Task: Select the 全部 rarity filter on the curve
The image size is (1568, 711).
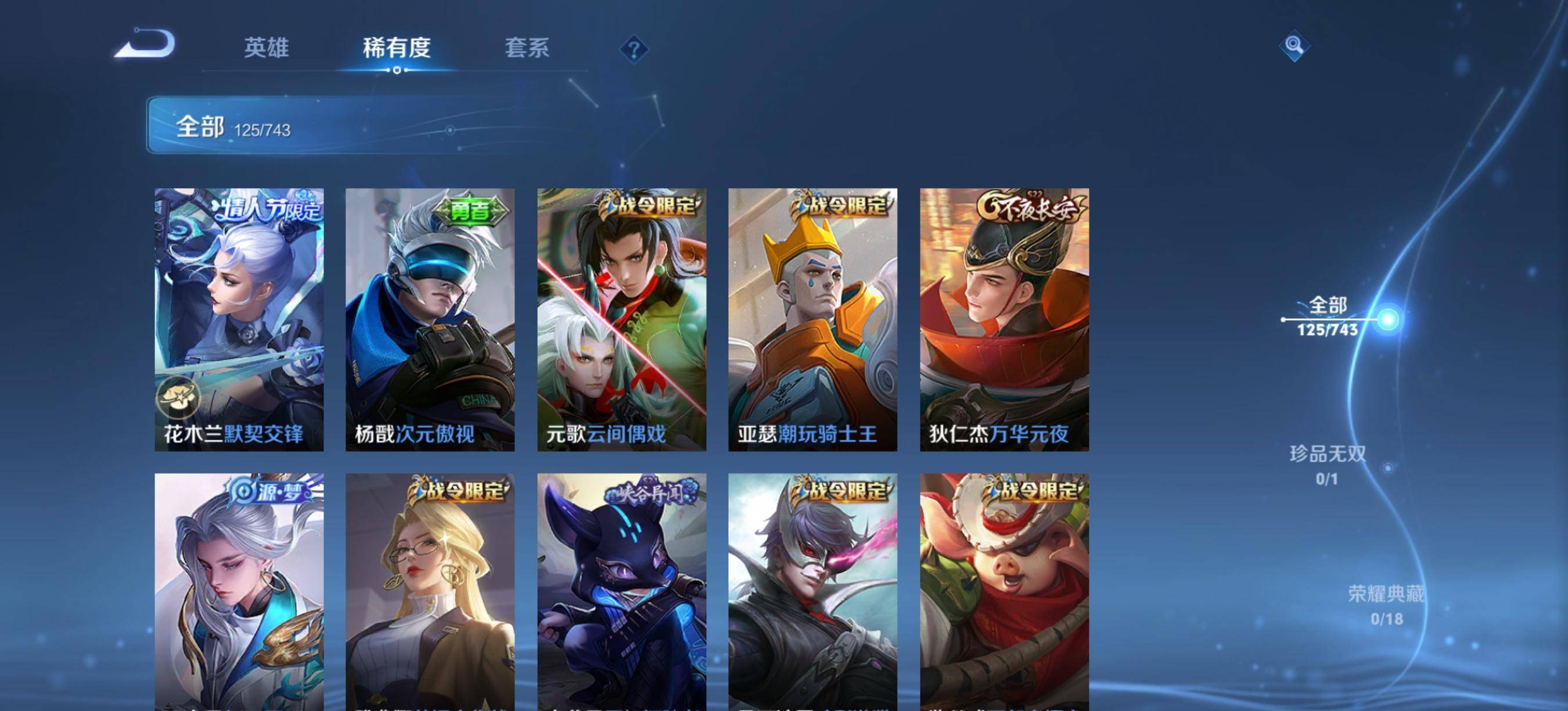Action: tap(1328, 317)
